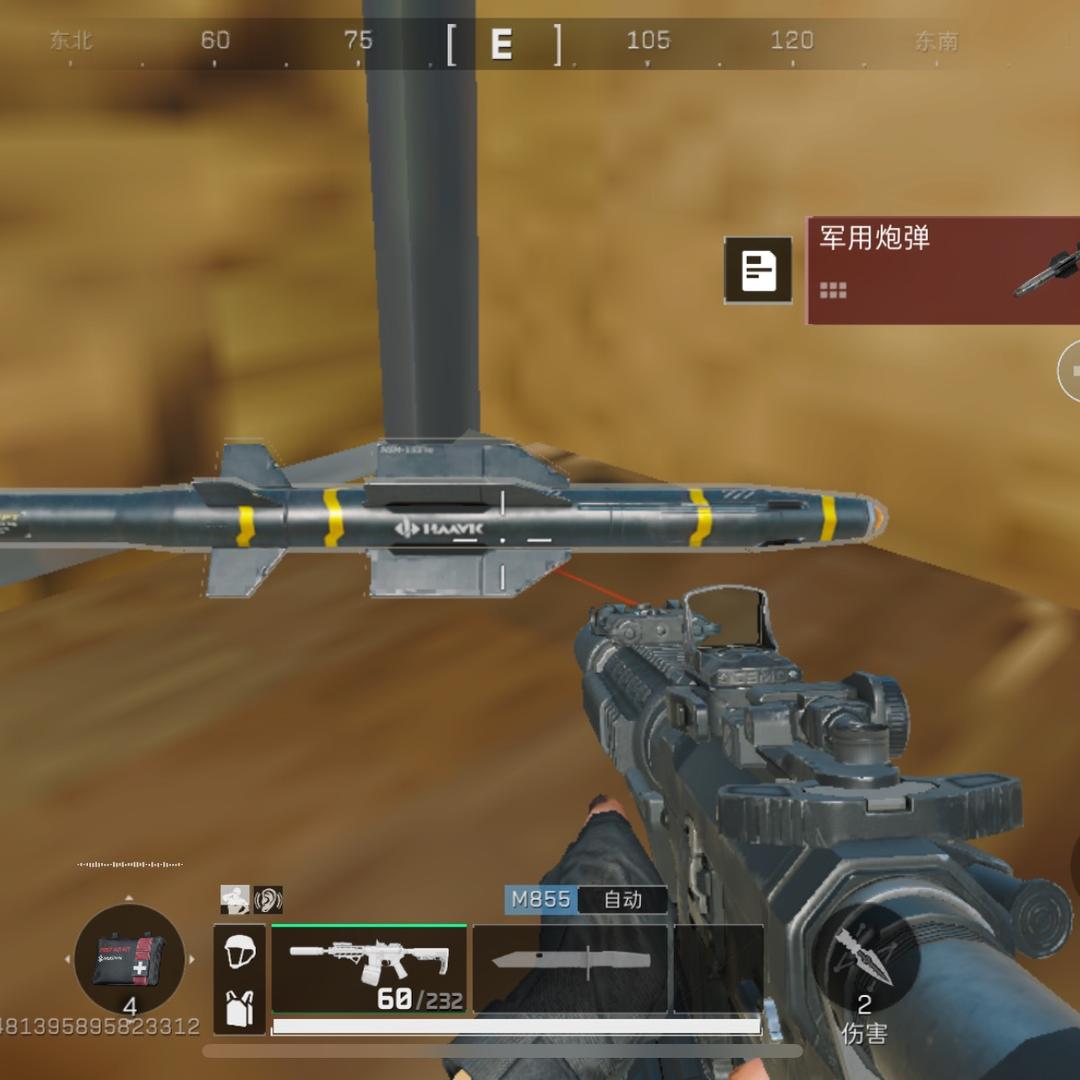
Task: Change the M855 ammo type
Action: 541,899
